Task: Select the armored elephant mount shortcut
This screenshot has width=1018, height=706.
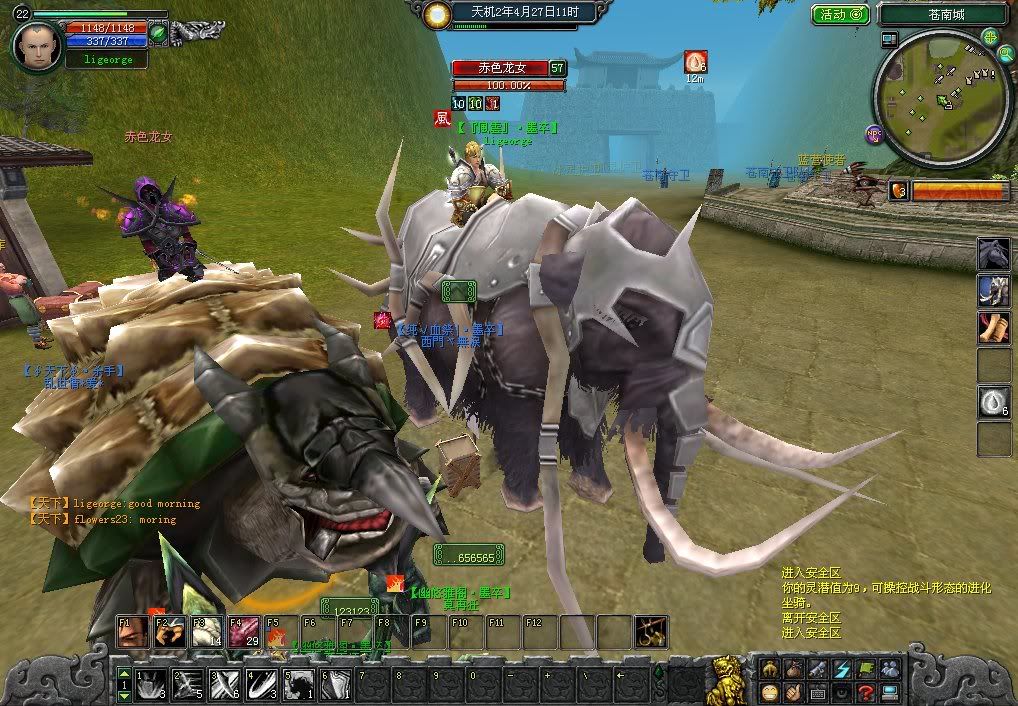Action: (x=993, y=290)
